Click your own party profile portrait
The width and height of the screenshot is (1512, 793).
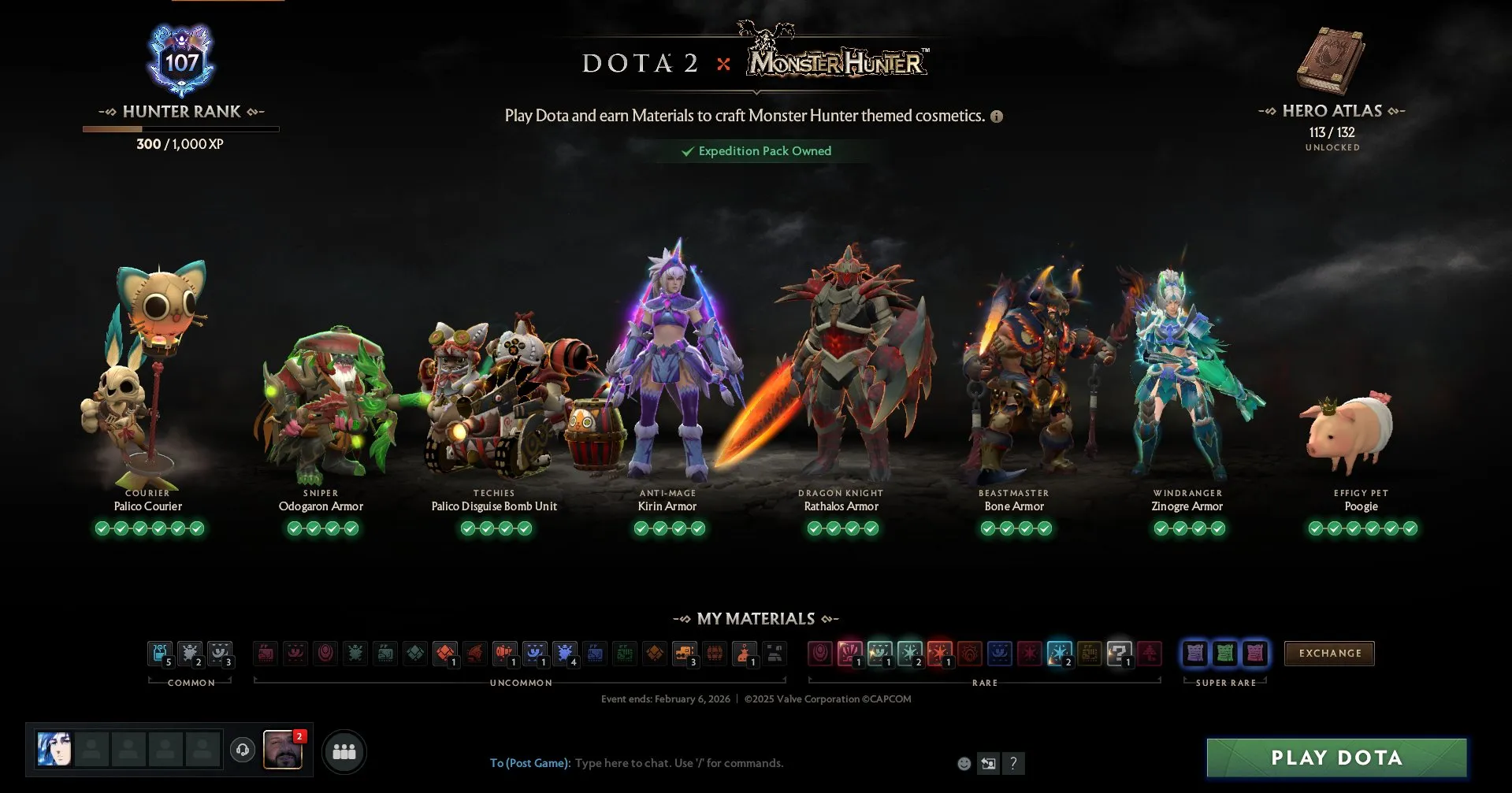tap(54, 750)
